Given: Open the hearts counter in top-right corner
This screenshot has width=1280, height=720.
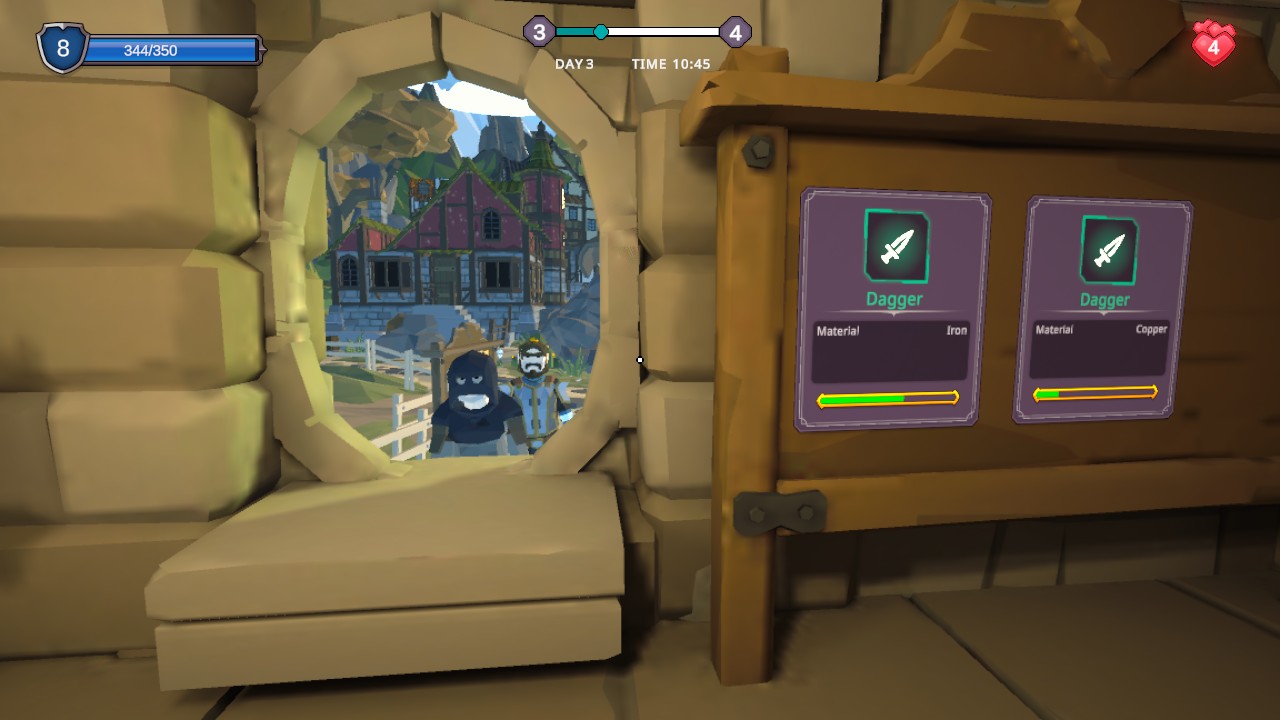Looking at the screenshot, I should click(x=1213, y=43).
